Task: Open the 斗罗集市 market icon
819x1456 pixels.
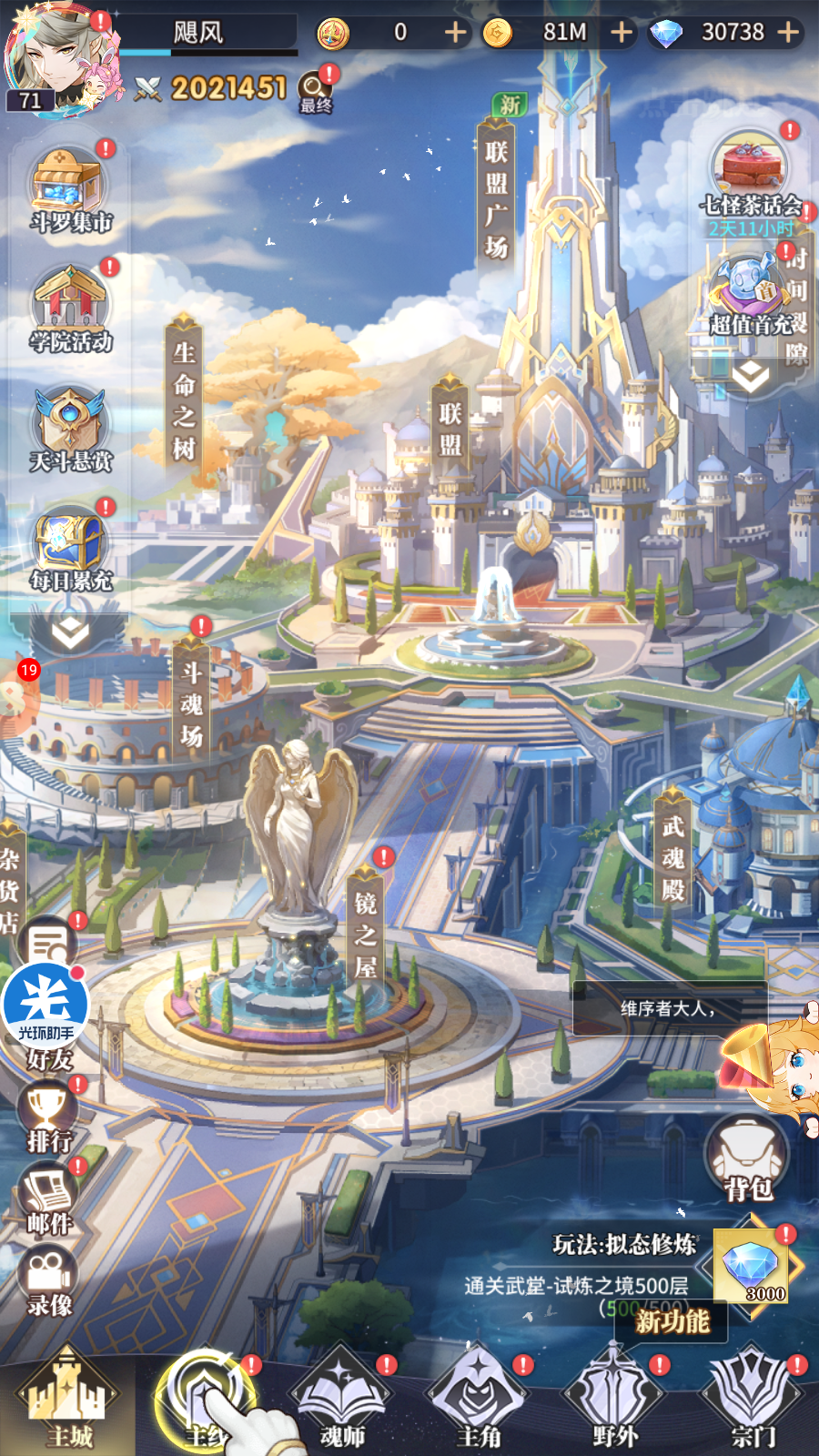Action: (x=71, y=189)
